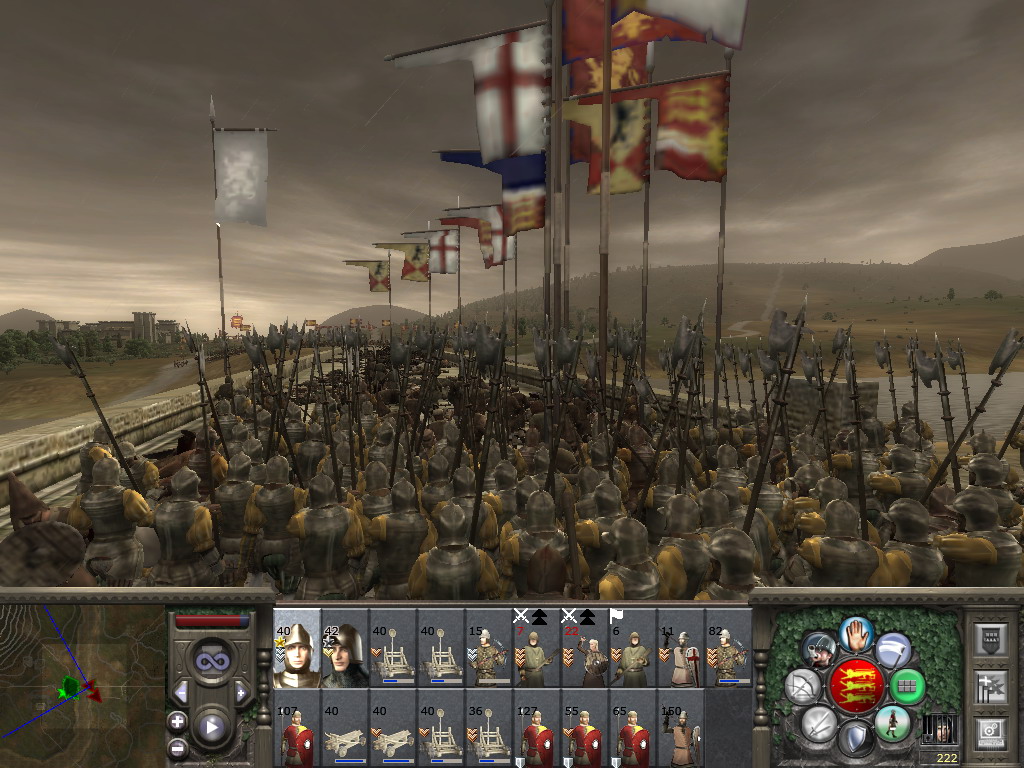Activate the halt order hand icon
Screen dimensions: 1024x768
[856, 633]
